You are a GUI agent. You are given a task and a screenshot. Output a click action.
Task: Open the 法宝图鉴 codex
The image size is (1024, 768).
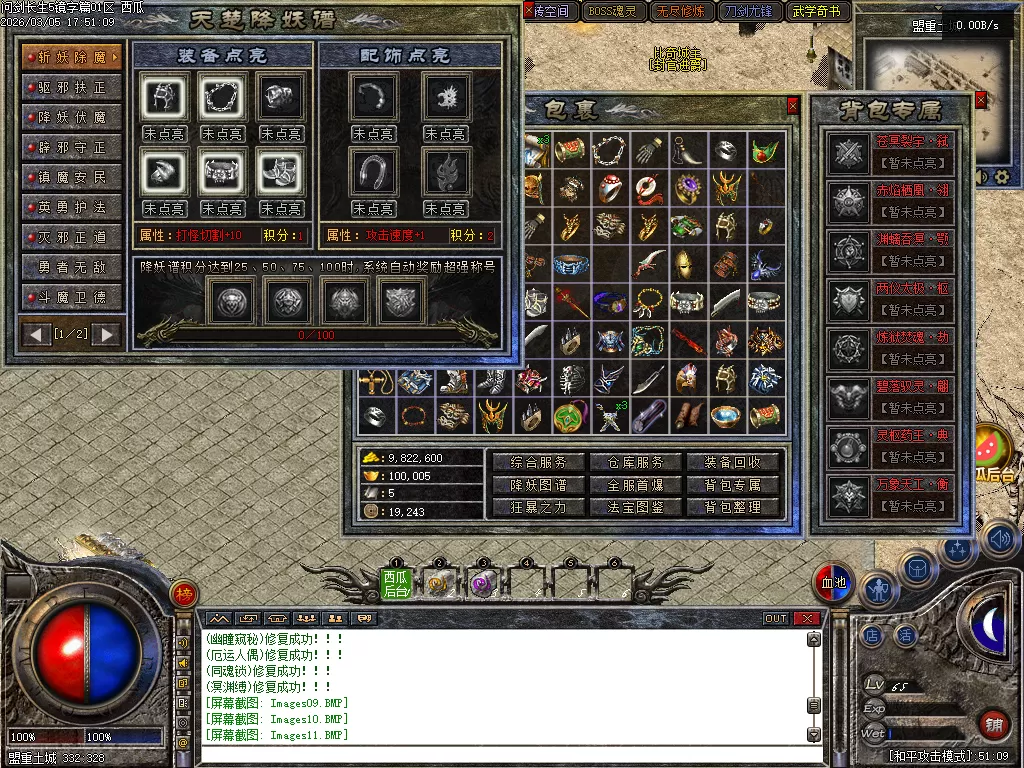point(636,507)
